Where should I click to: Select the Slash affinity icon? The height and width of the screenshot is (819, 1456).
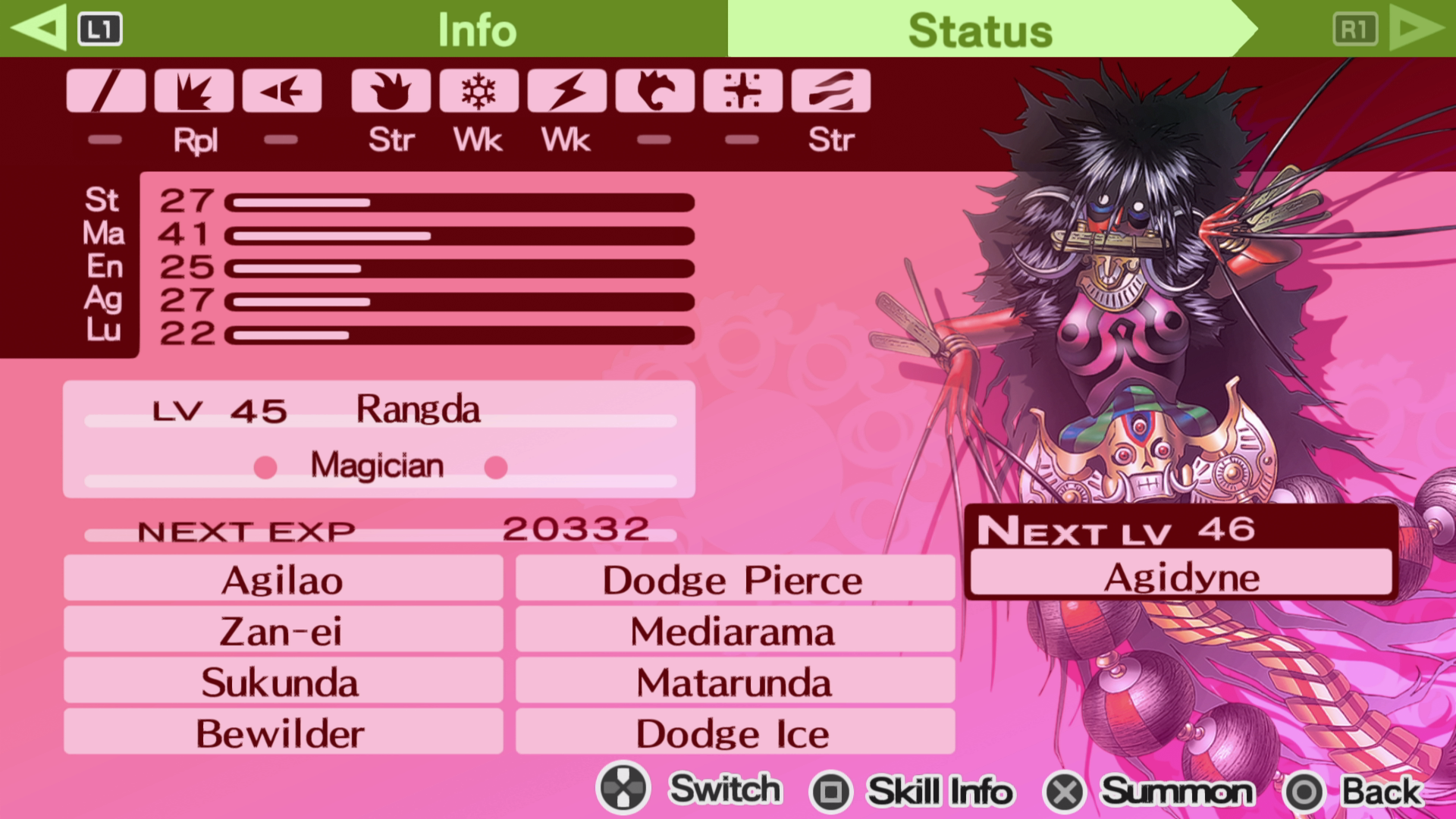click(105, 91)
